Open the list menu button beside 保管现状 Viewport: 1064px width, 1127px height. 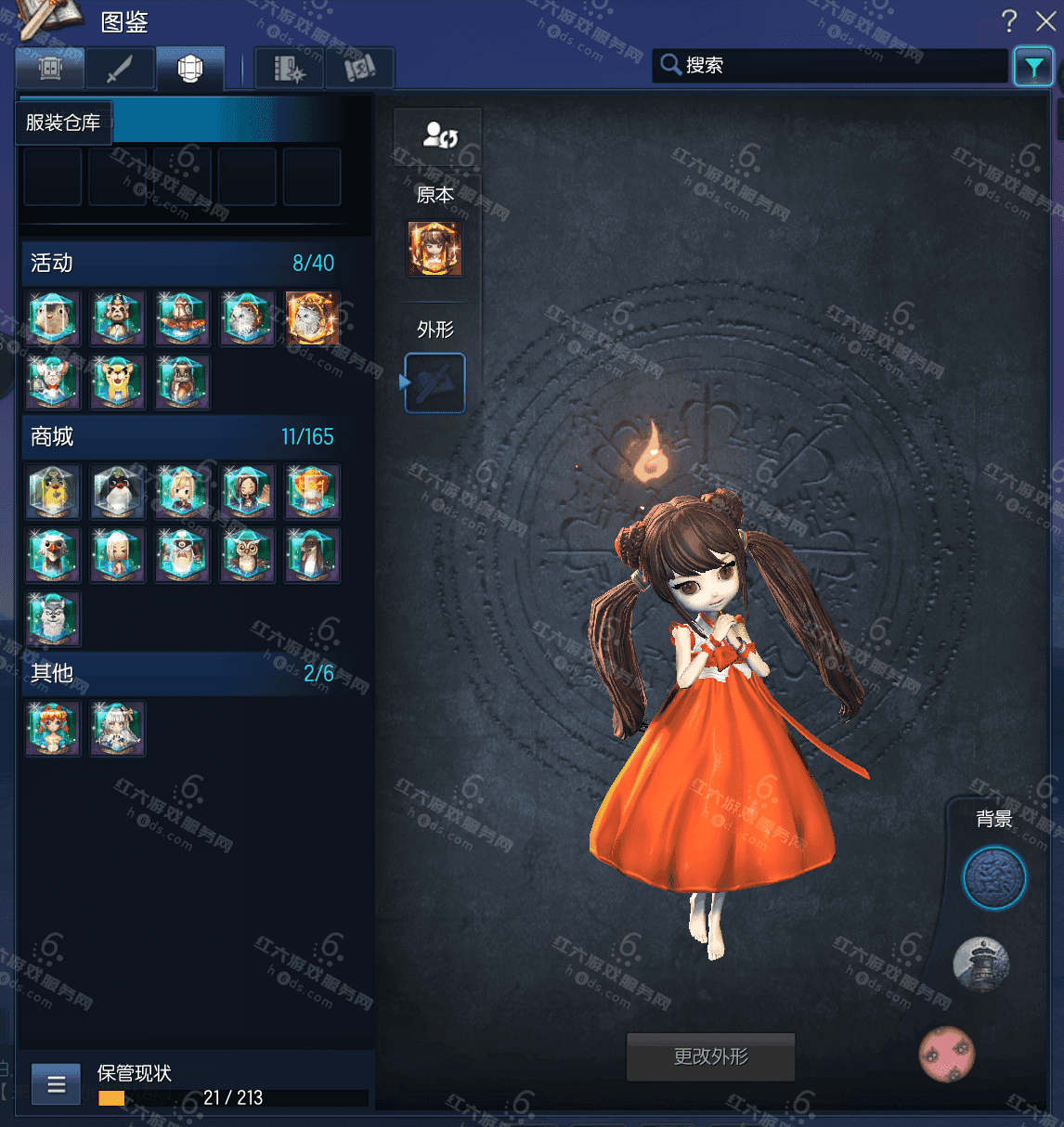[56, 1083]
